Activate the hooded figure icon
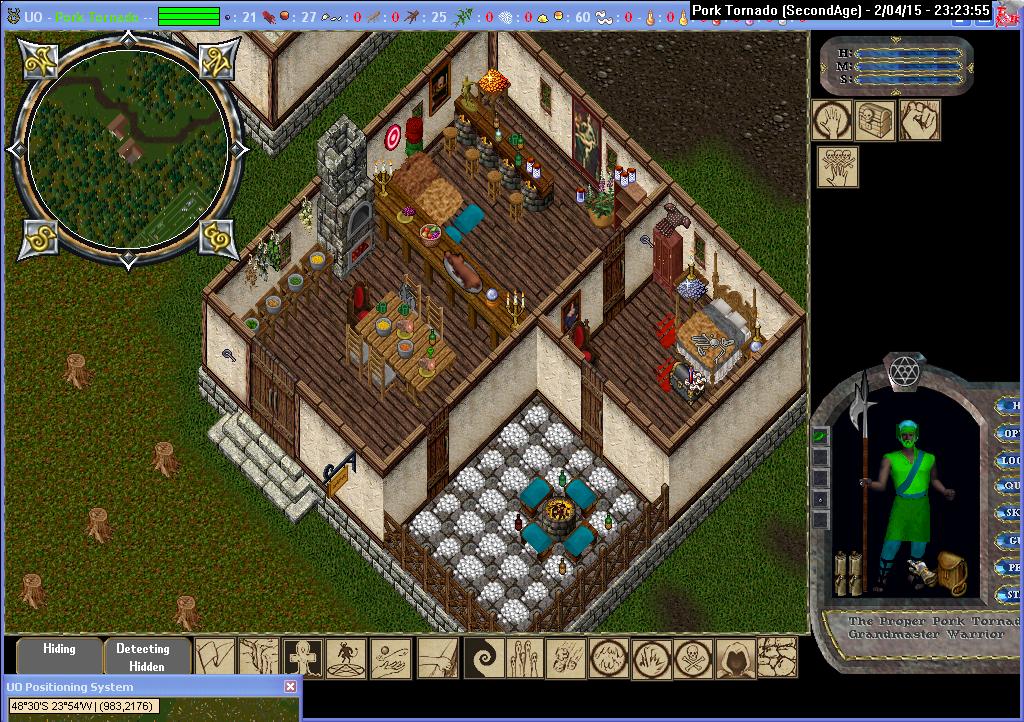This screenshot has height=722, width=1024. coord(735,659)
